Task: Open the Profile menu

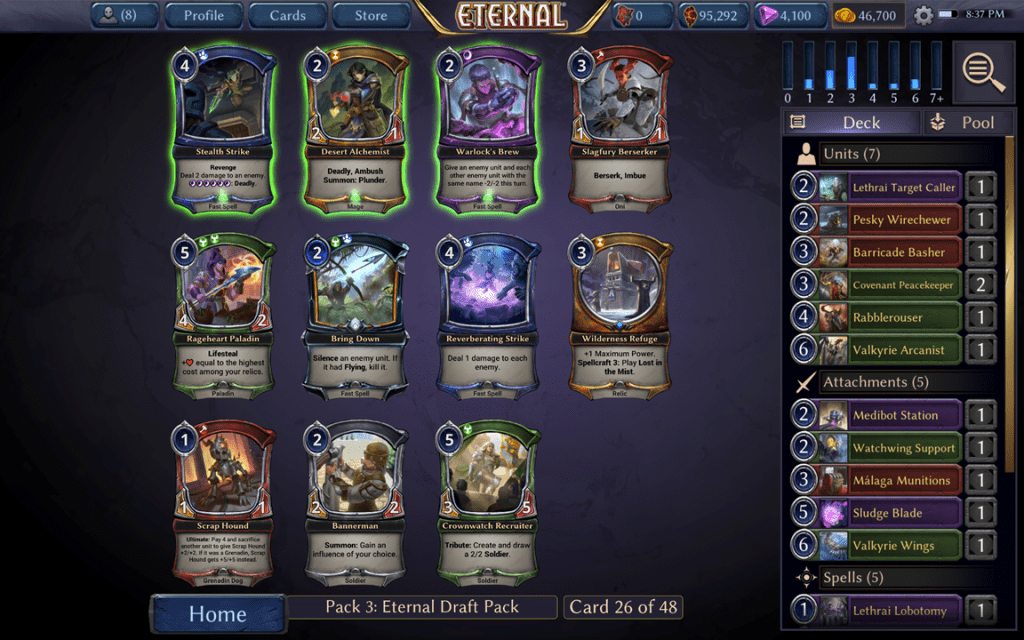Action: (203, 15)
